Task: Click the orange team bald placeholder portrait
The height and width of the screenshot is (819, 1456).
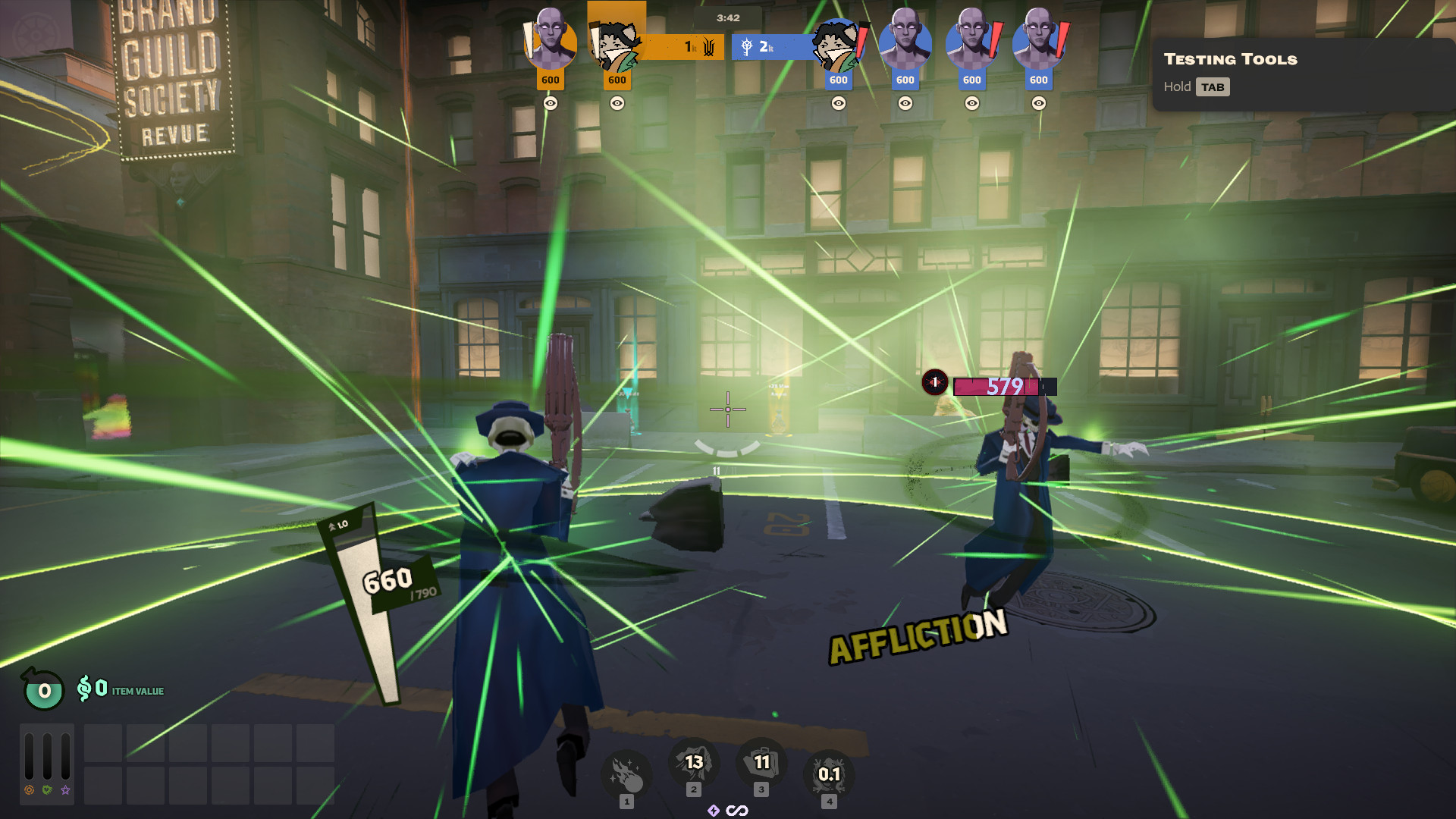Action: coord(550,42)
